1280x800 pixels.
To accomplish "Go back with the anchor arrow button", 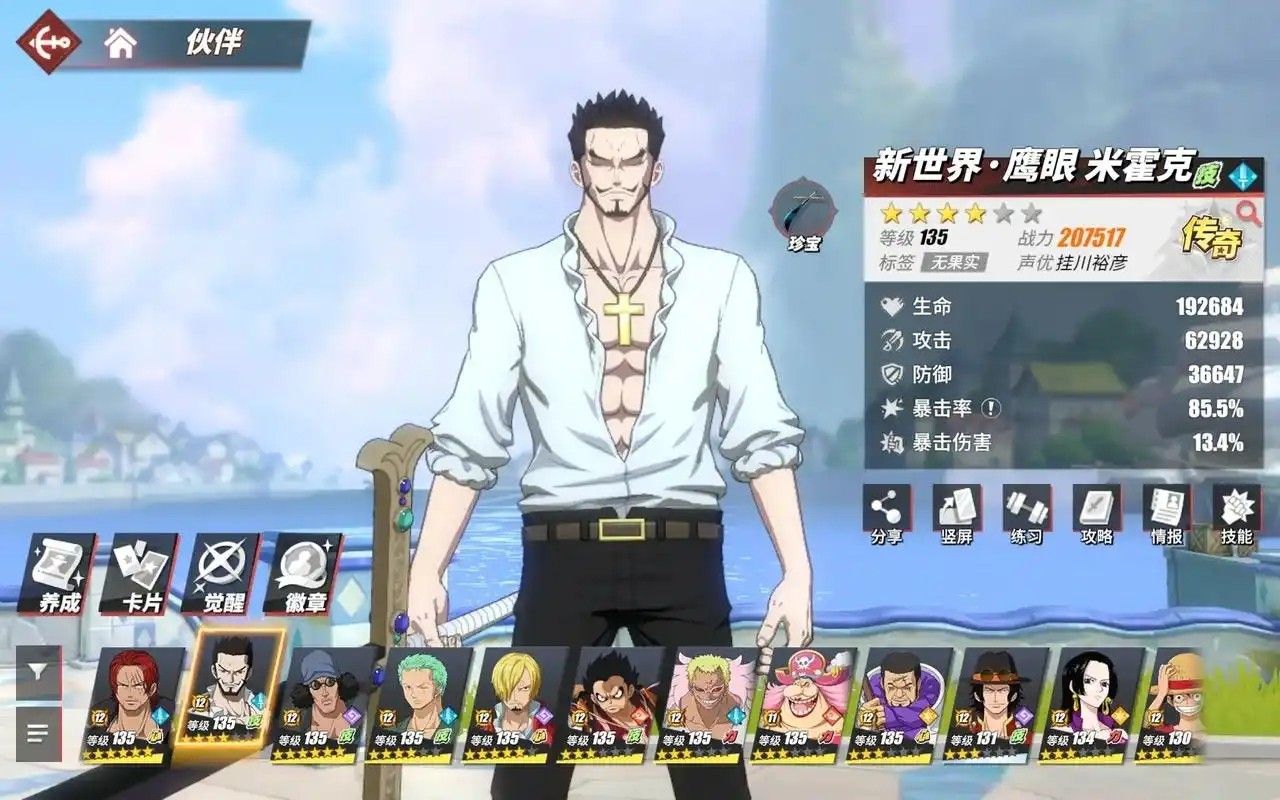I will [47, 44].
